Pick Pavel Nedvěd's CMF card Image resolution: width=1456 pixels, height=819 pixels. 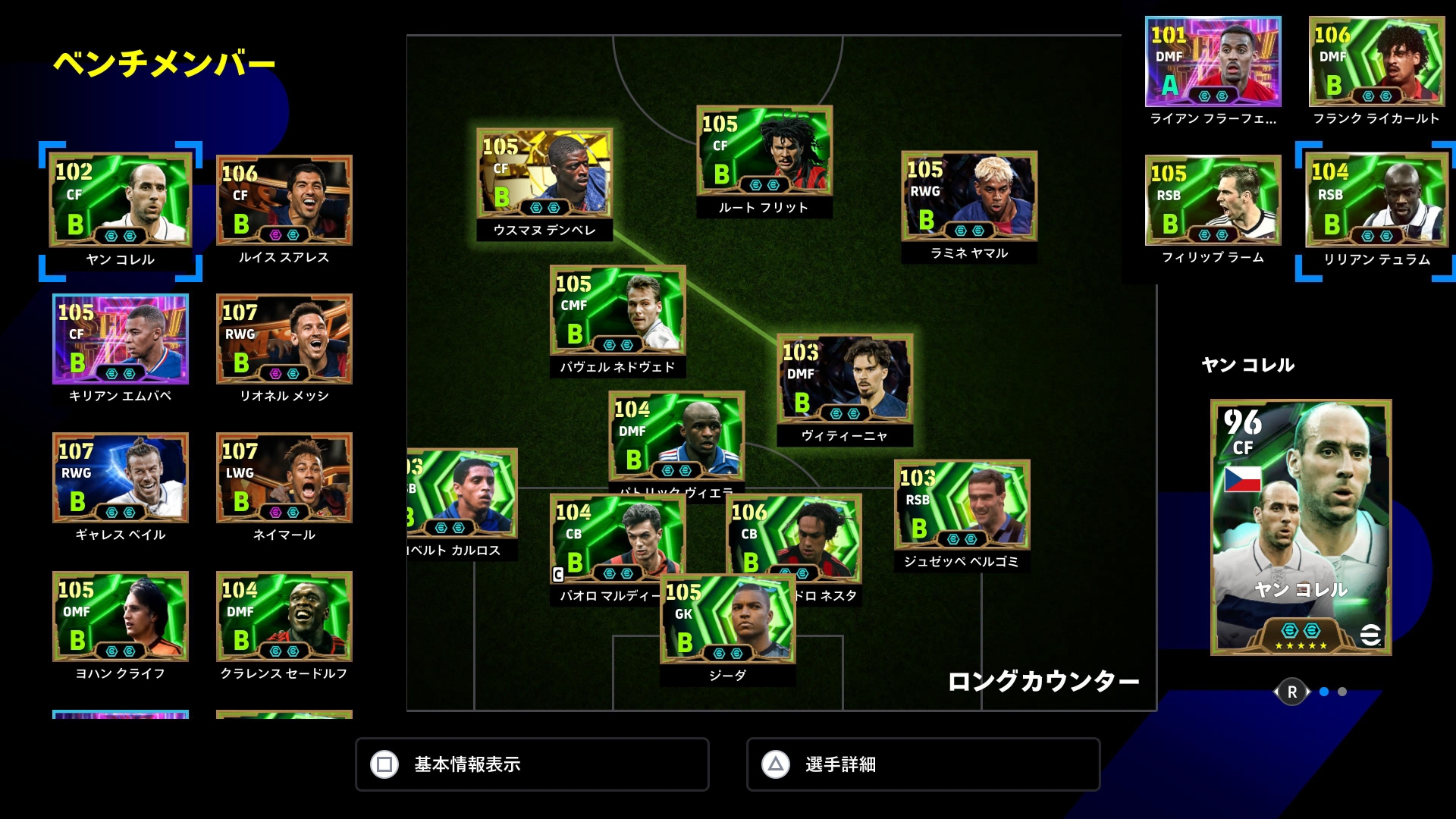coord(617,311)
